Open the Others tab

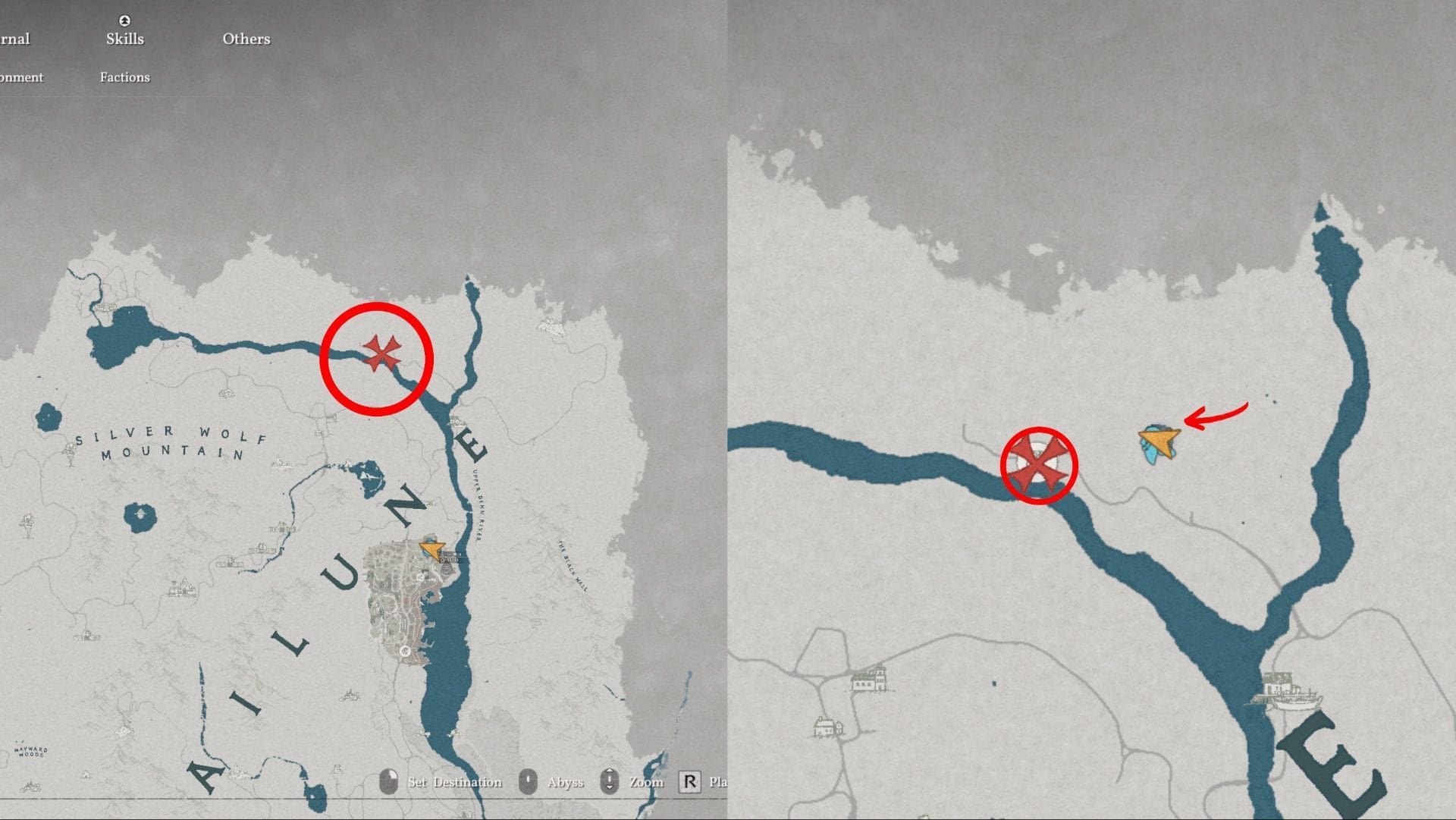coord(246,39)
